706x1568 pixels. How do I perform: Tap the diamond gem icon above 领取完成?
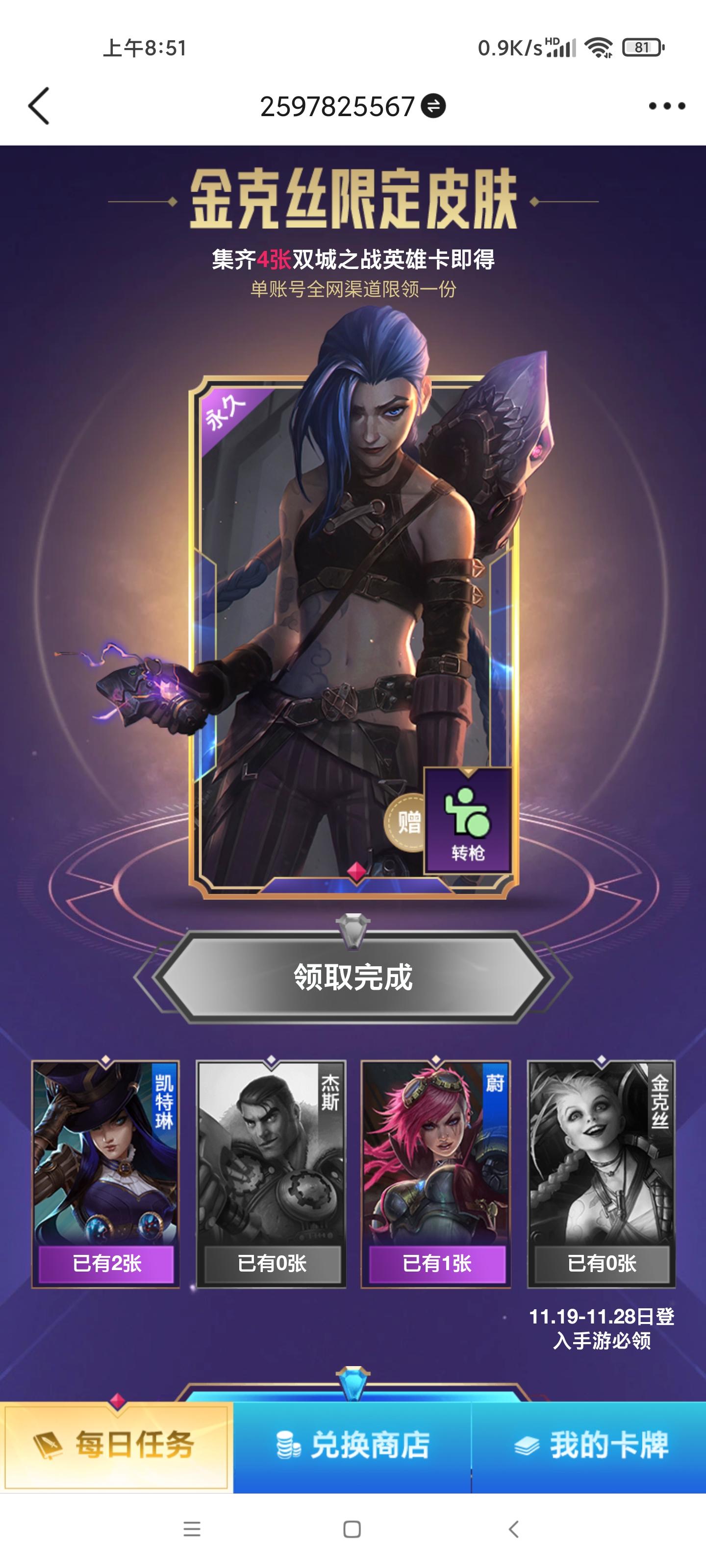tap(353, 930)
